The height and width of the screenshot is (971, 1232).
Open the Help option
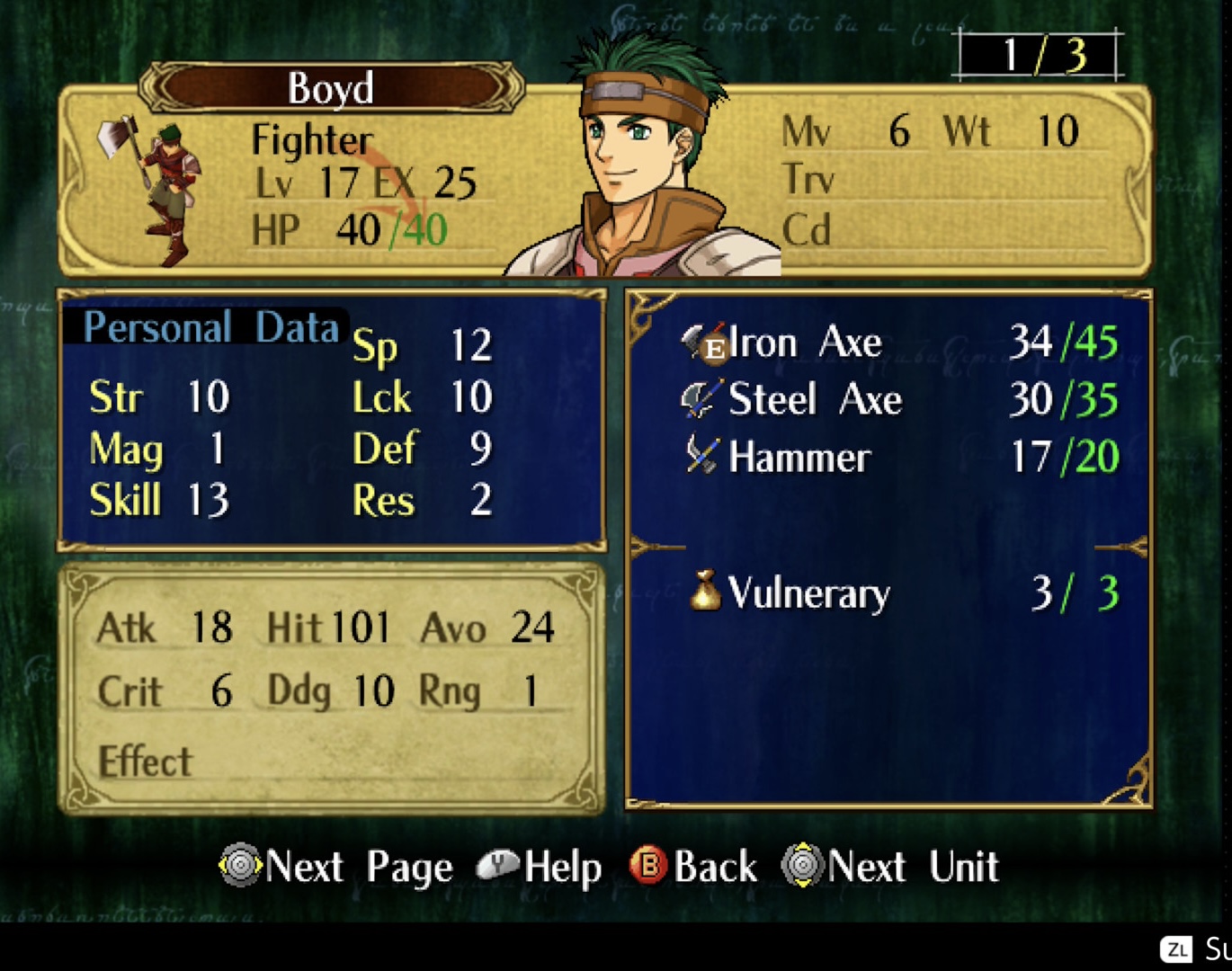[x=540, y=867]
